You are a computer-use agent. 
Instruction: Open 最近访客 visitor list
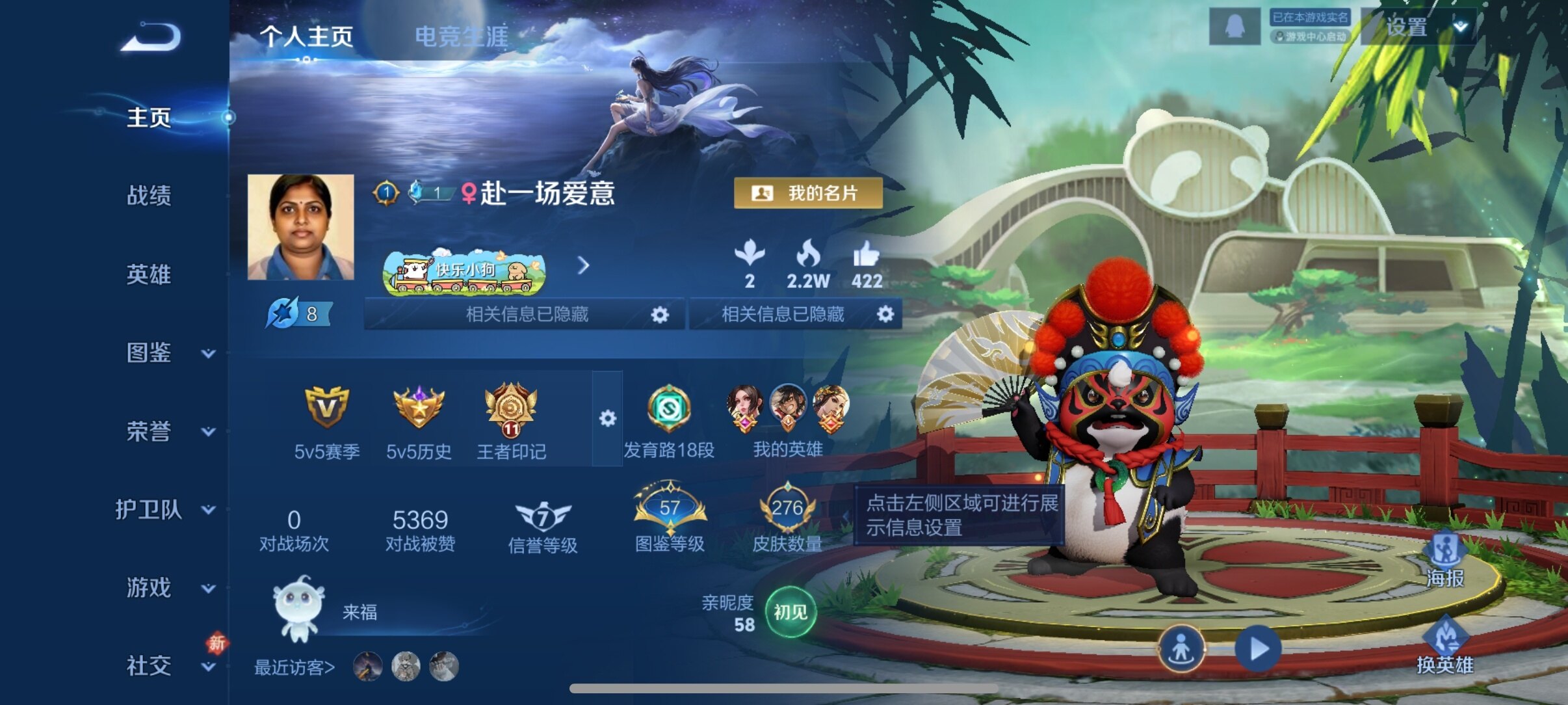(x=294, y=667)
